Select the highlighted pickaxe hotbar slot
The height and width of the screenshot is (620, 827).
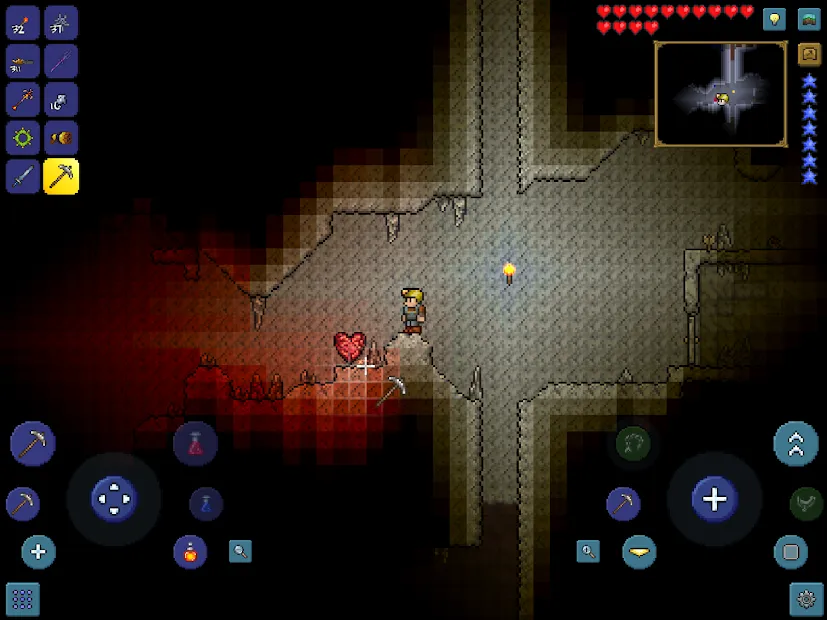(61, 177)
